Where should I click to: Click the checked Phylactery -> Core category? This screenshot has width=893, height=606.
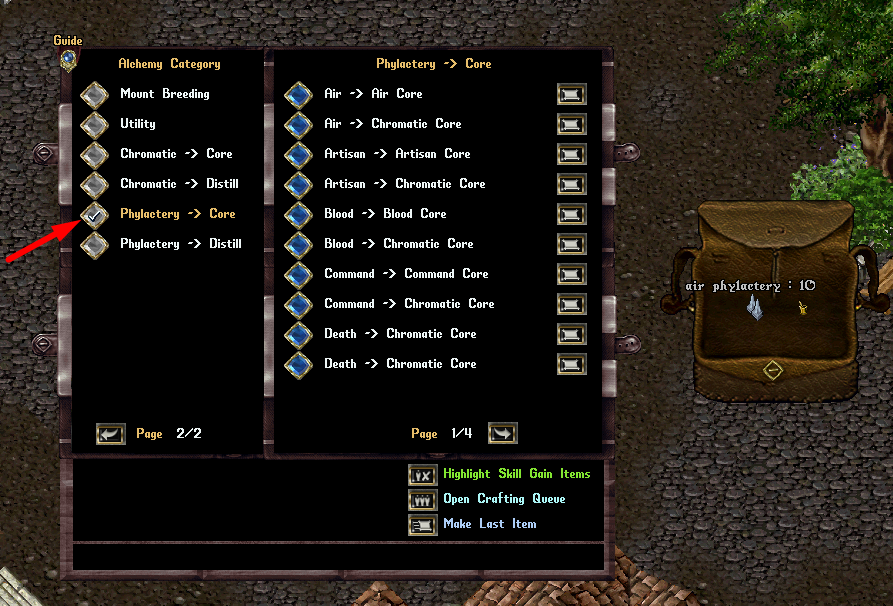click(x=94, y=214)
